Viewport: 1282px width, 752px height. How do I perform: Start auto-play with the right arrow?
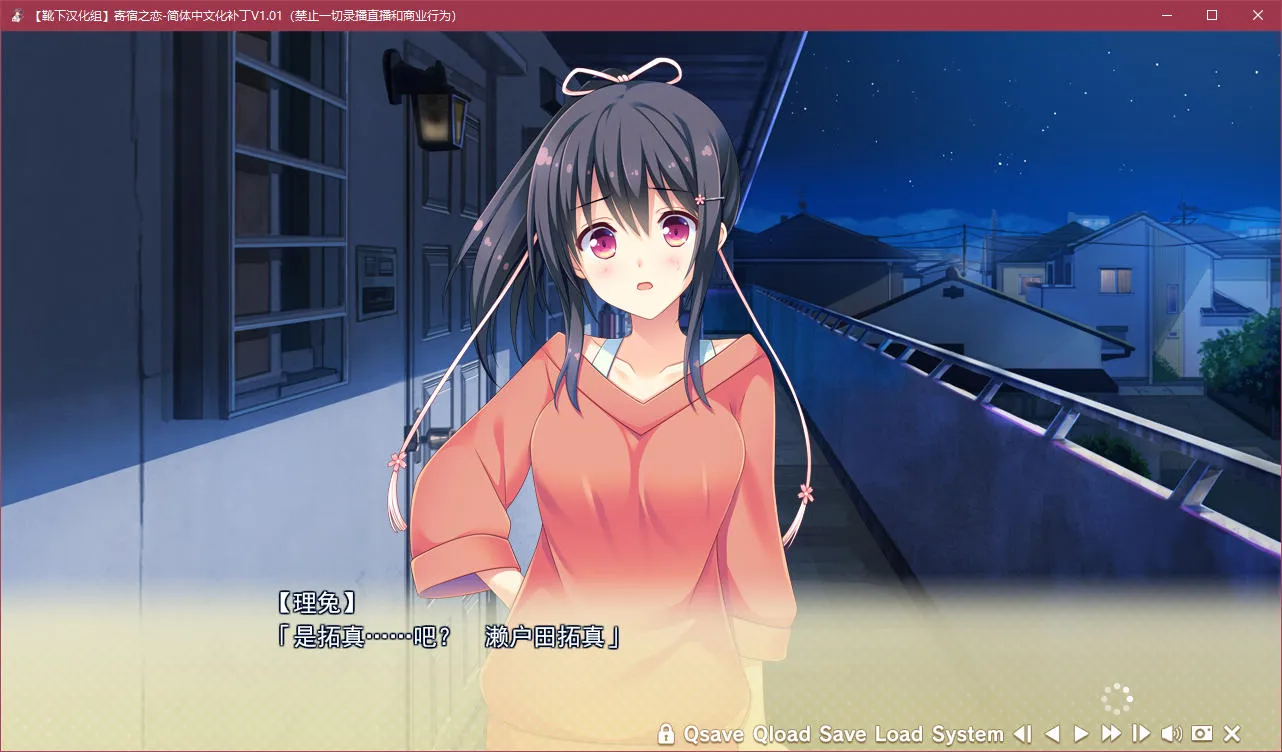1081,734
